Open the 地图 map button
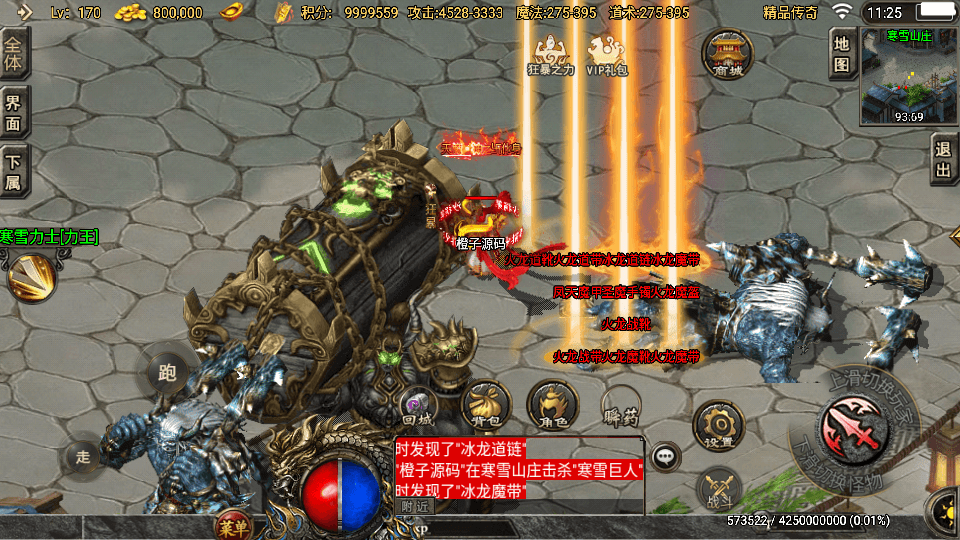 pos(842,55)
